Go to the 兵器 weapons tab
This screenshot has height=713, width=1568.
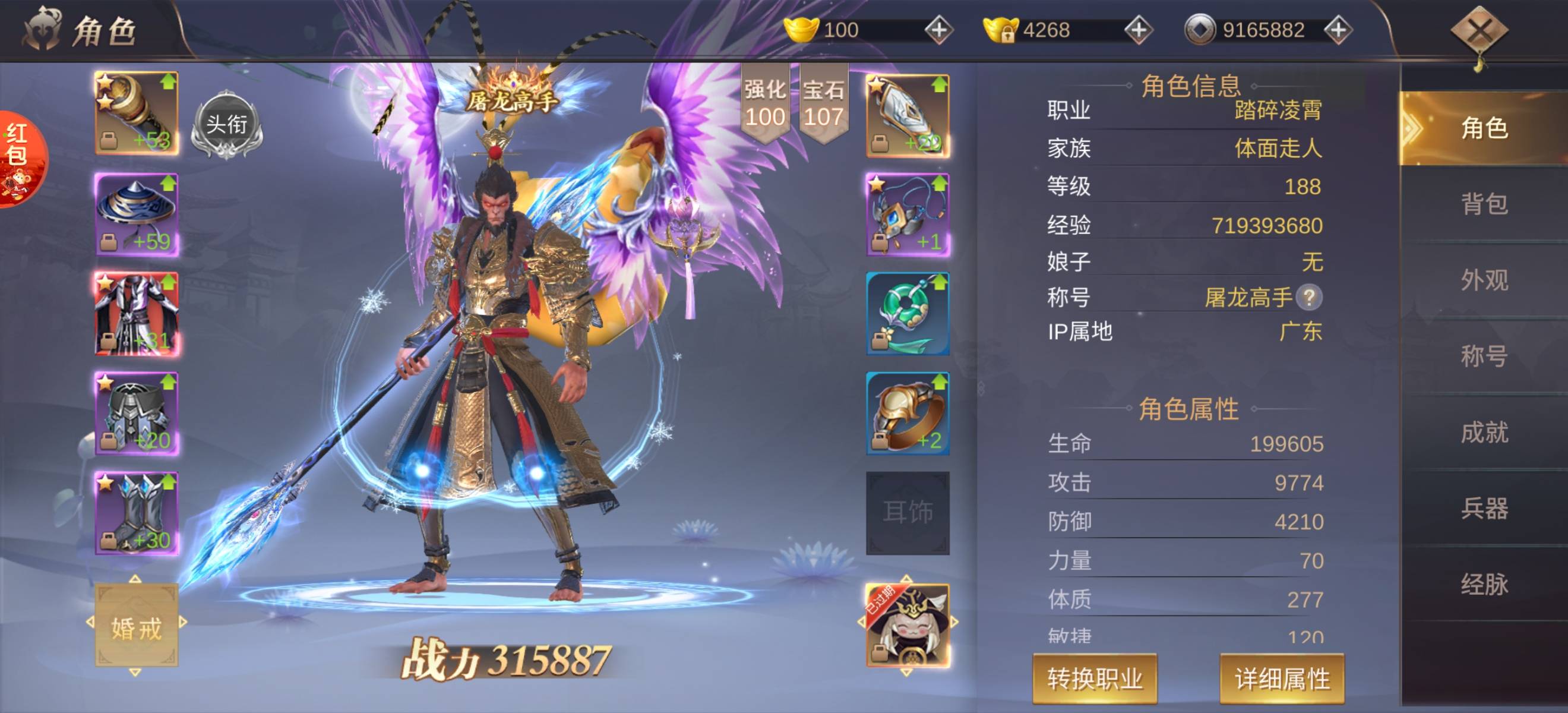coord(1484,509)
